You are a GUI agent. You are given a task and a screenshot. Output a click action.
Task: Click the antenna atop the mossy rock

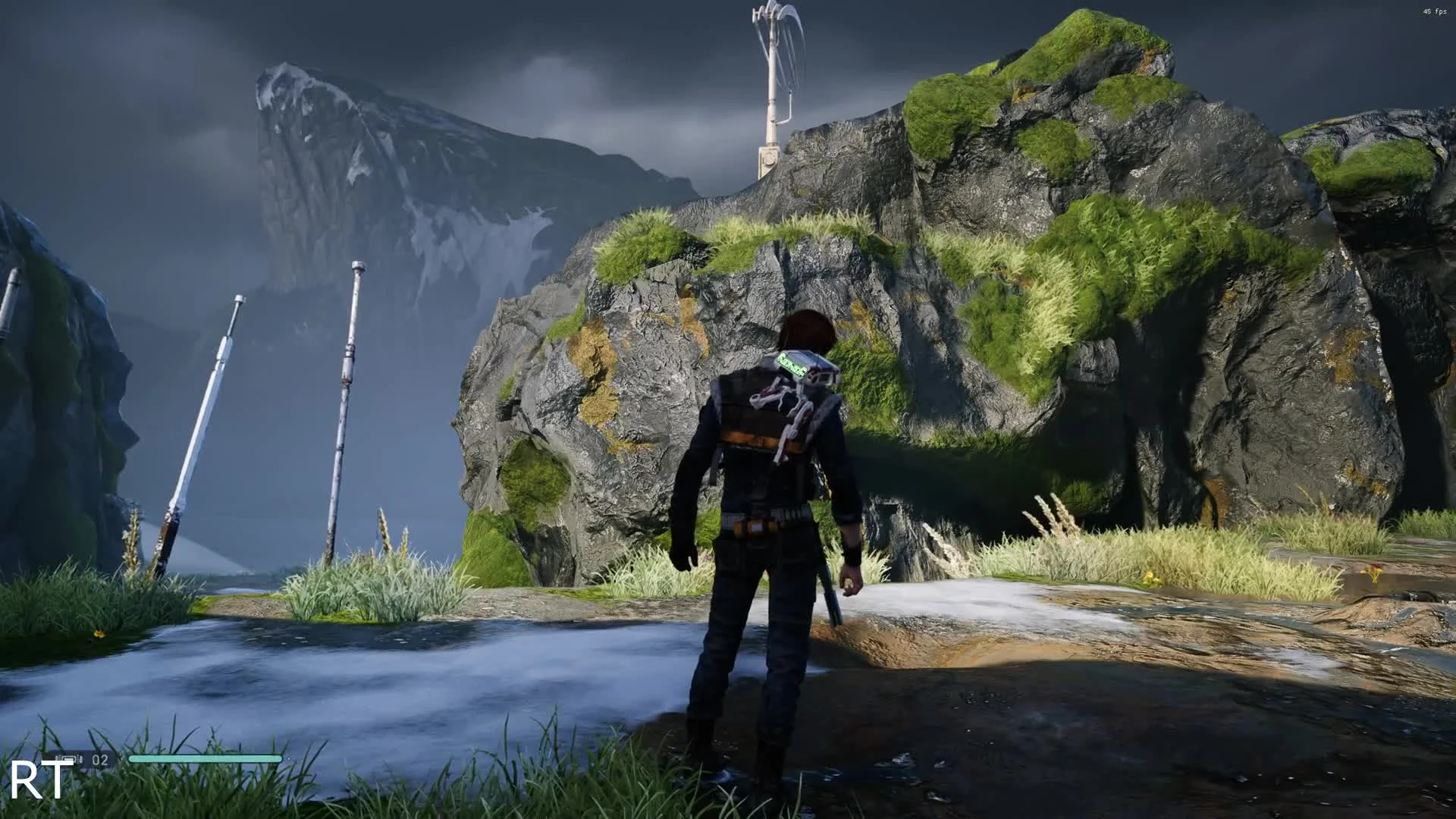coord(773,76)
